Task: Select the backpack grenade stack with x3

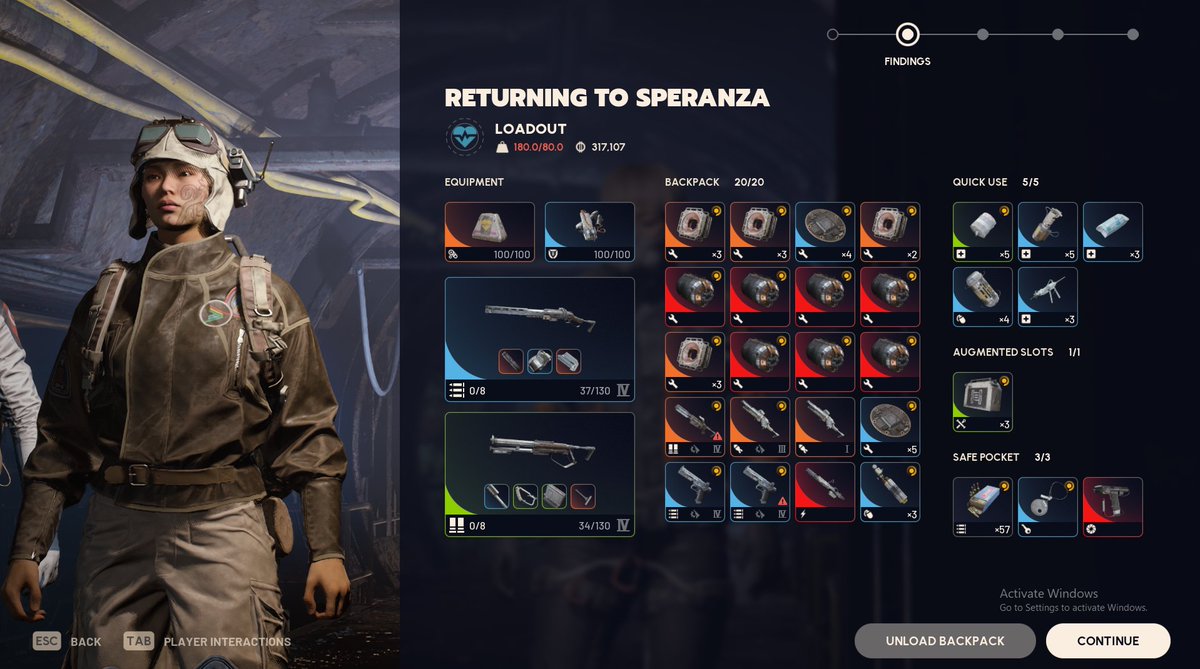Action: pos(889,492)
